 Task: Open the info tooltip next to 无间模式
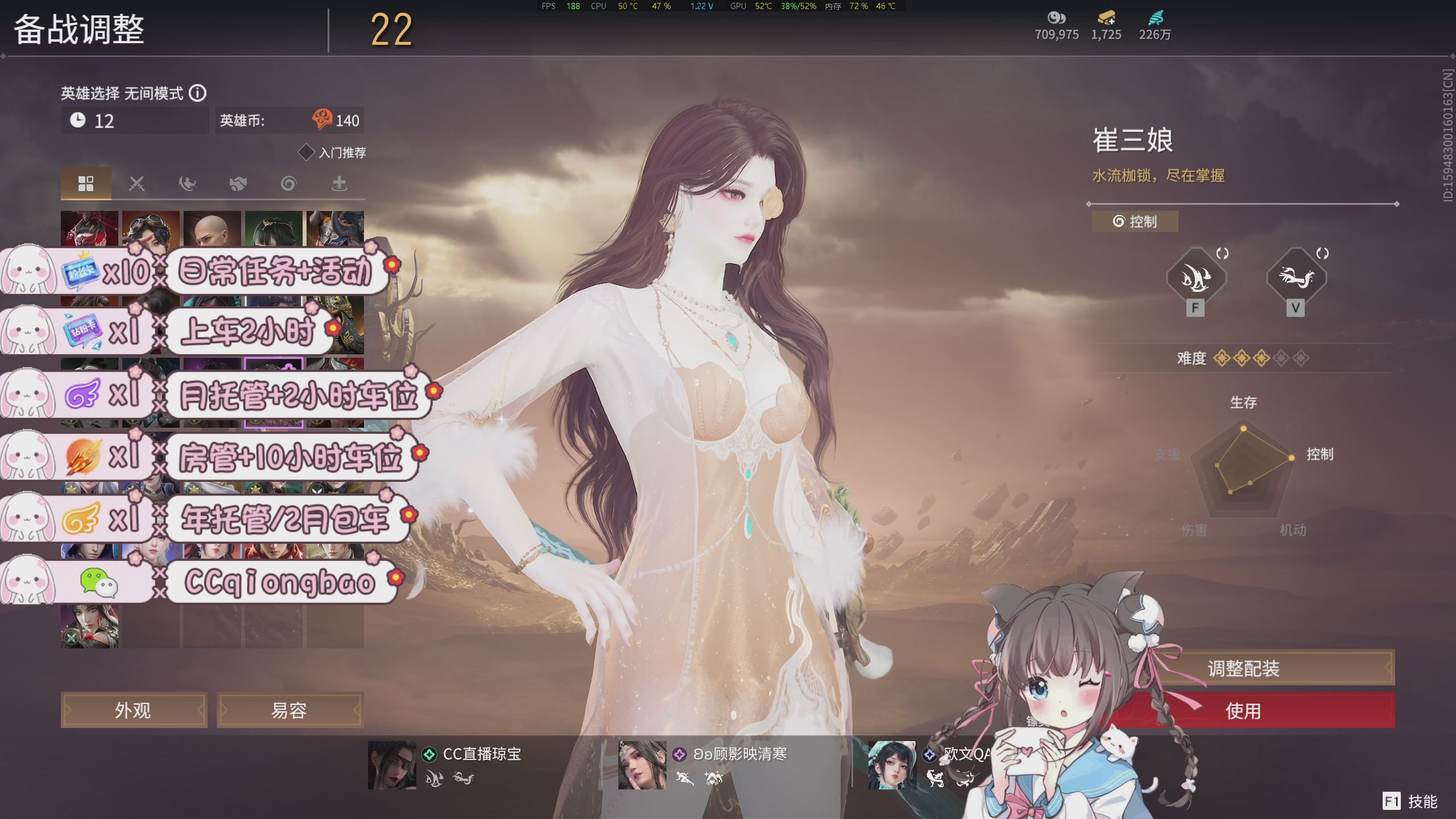(199, 93)
